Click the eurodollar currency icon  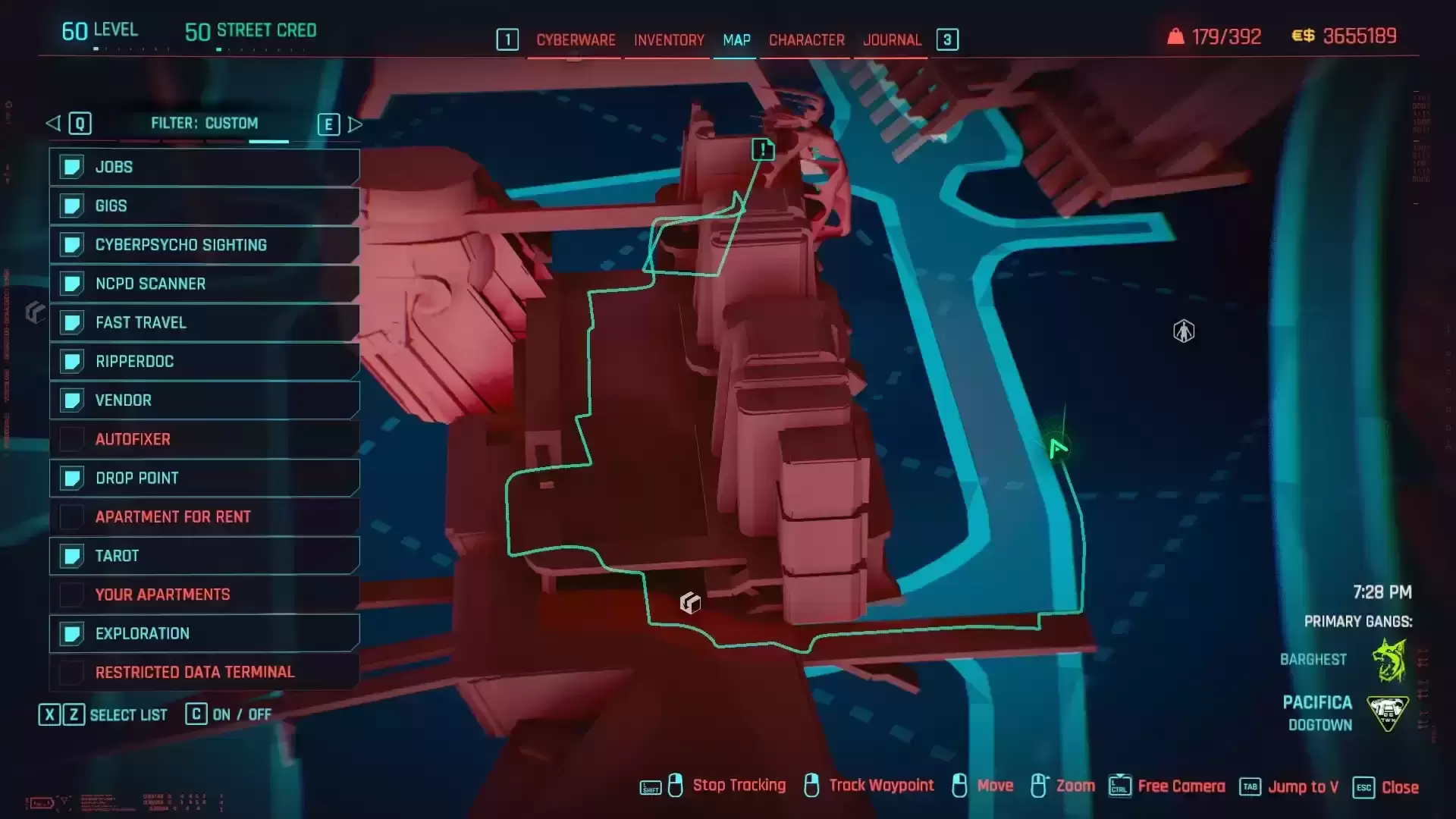pos(1304,35)
